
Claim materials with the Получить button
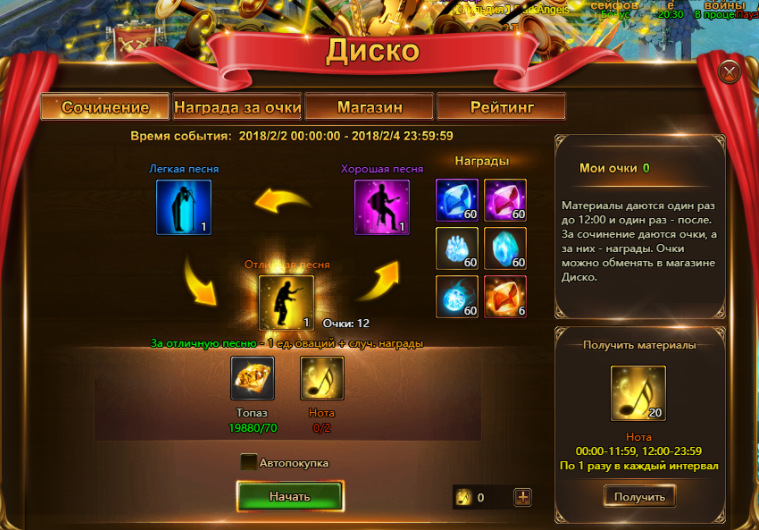(639, 496)
